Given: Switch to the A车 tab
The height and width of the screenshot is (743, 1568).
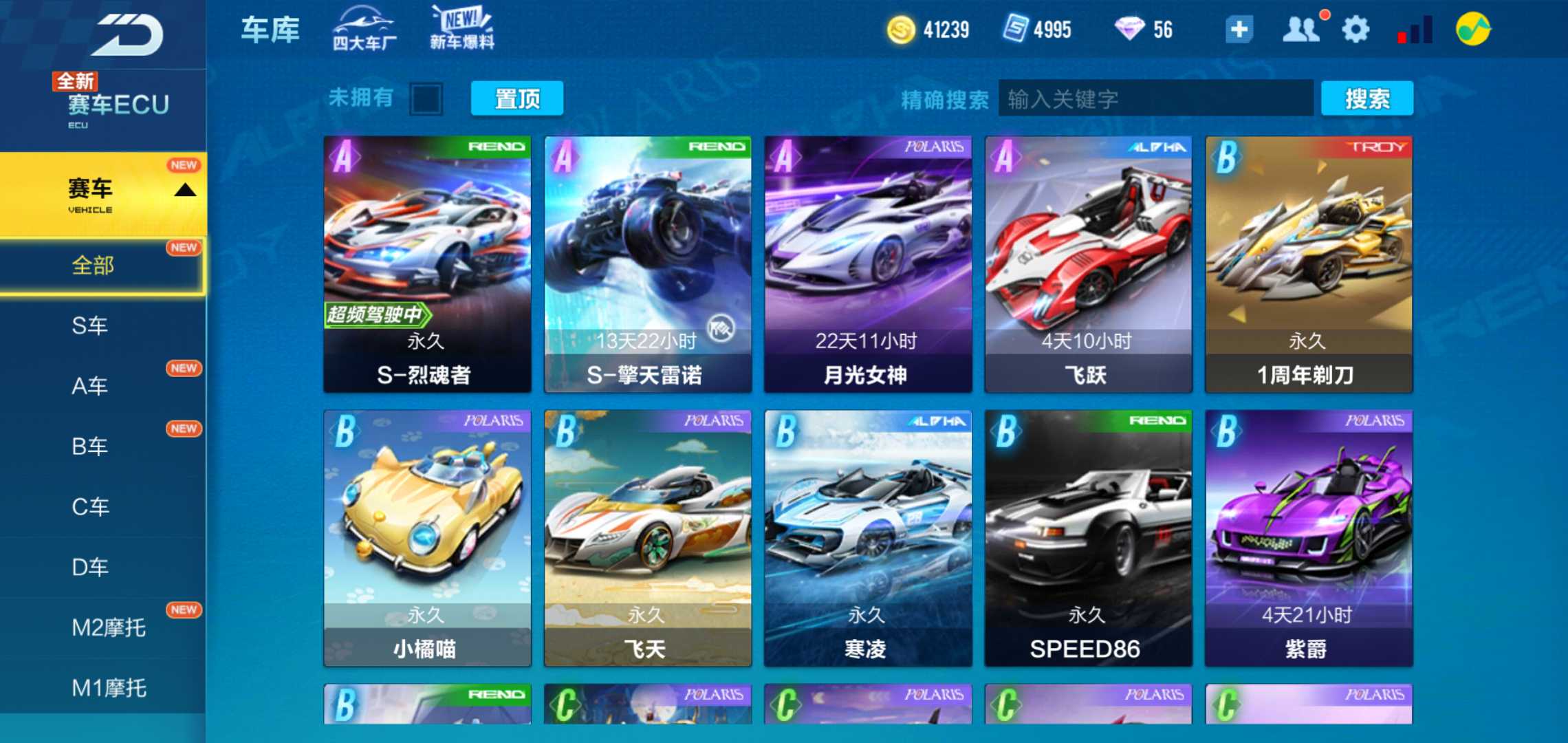Looking at the screenshot, I should point(88,386).
